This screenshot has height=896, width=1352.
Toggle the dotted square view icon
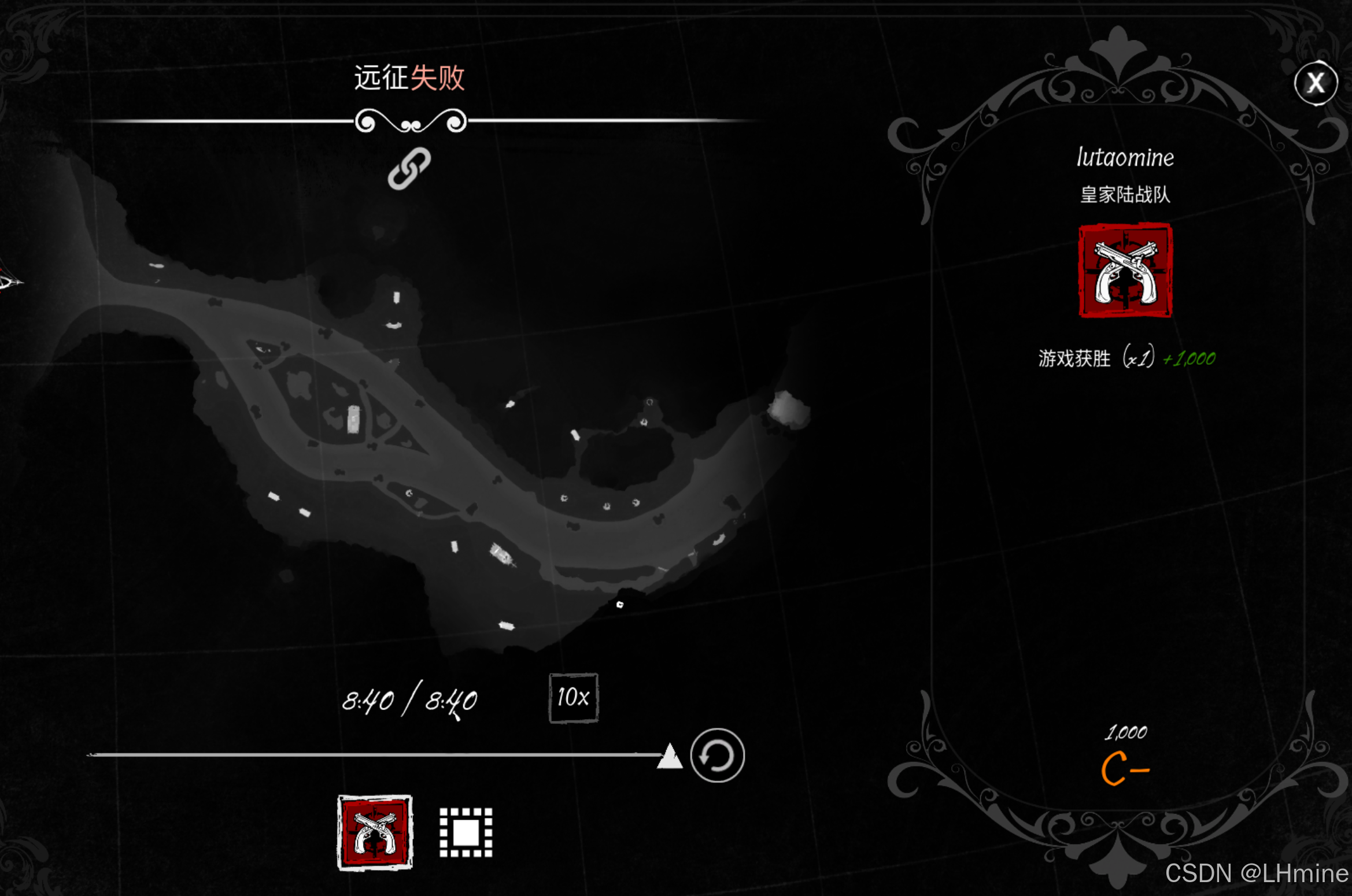pyautogui.click(x=466, y=832)
